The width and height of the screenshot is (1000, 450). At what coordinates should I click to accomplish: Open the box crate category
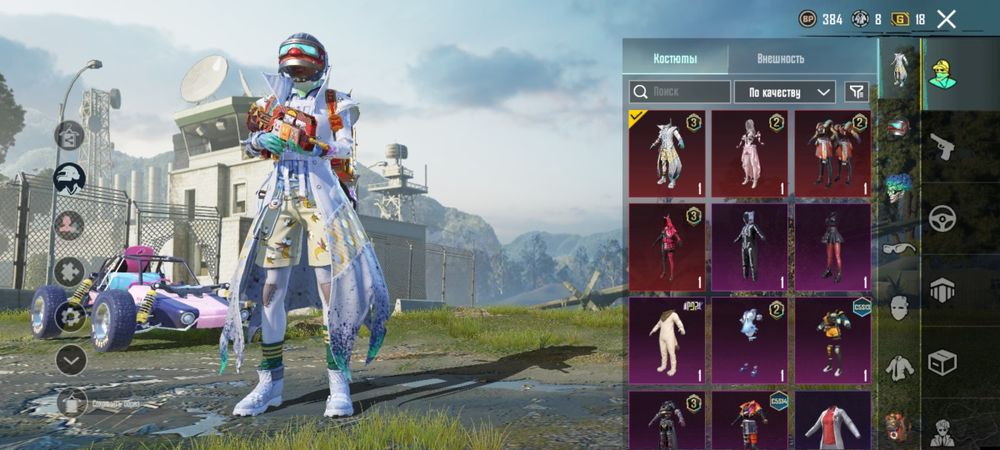click(942, 361)
